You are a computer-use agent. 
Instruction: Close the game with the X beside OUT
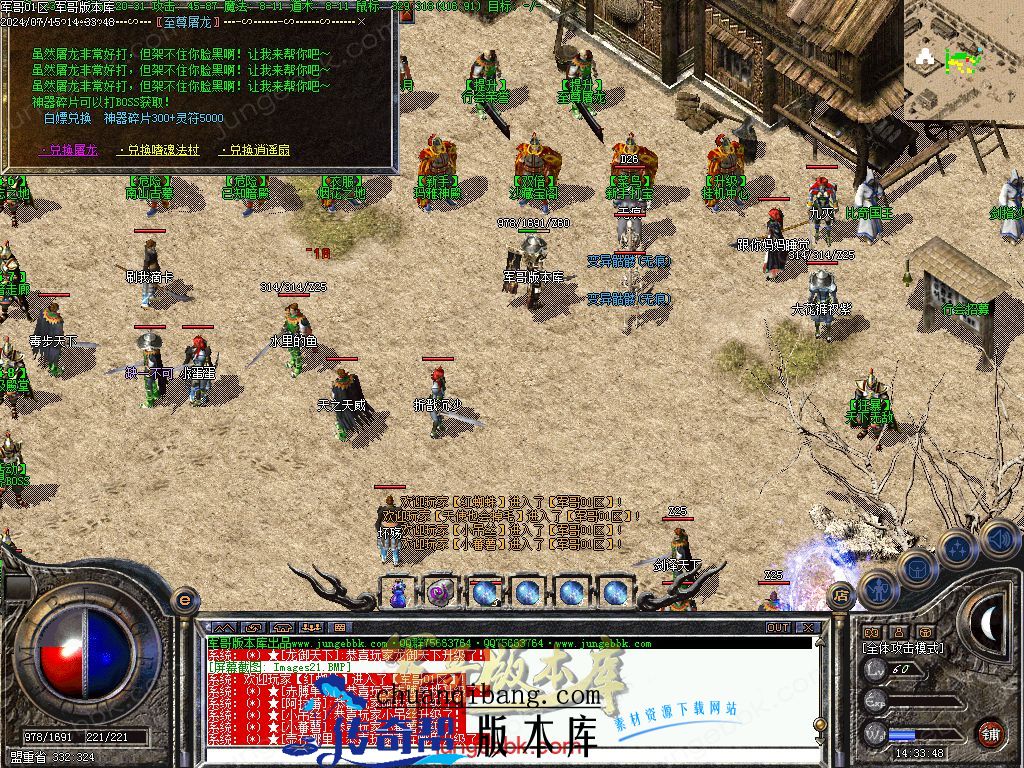[807, 628]
